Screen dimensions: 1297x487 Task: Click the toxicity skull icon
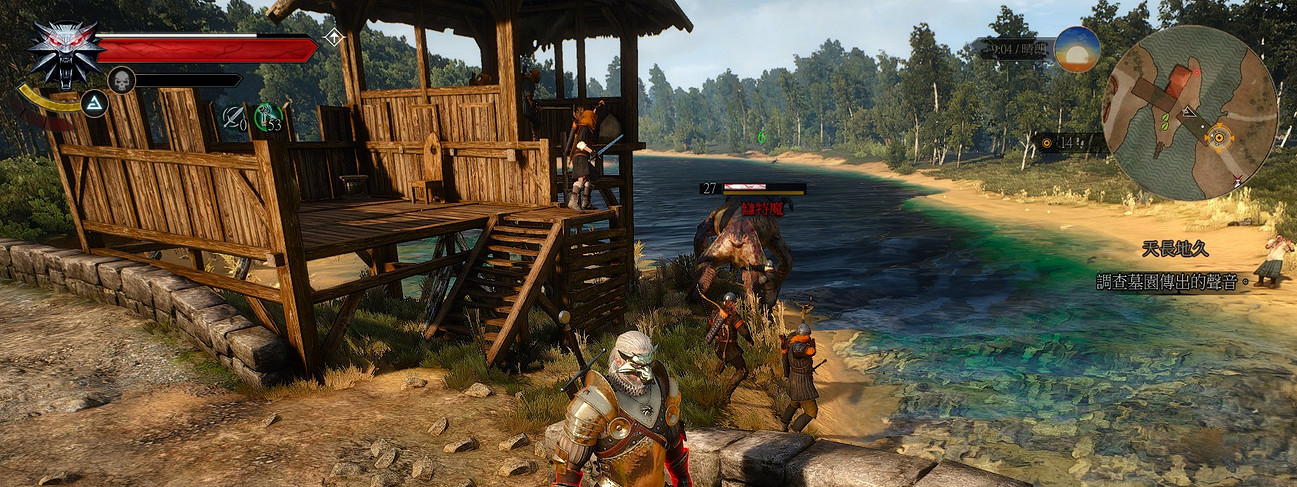point(121,80)
